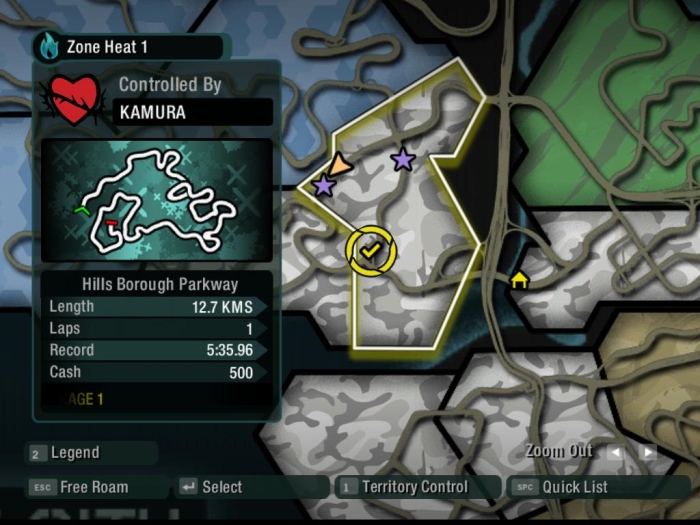Select the yellow checkmark race marker

(371, 250)
